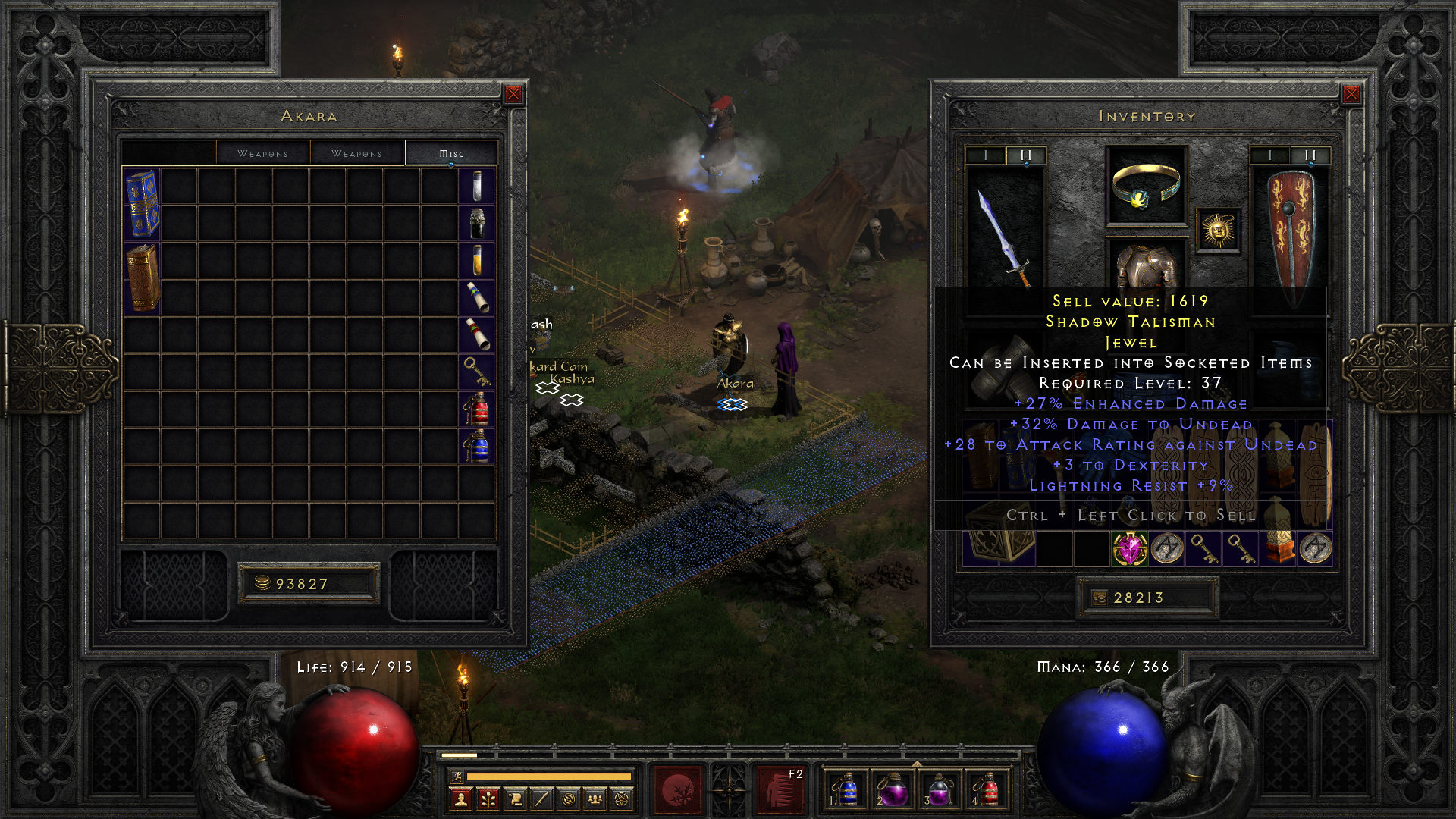Pick the key in Akara's shop
Viewport: 1456px width, 819px height.
[476, 372]
